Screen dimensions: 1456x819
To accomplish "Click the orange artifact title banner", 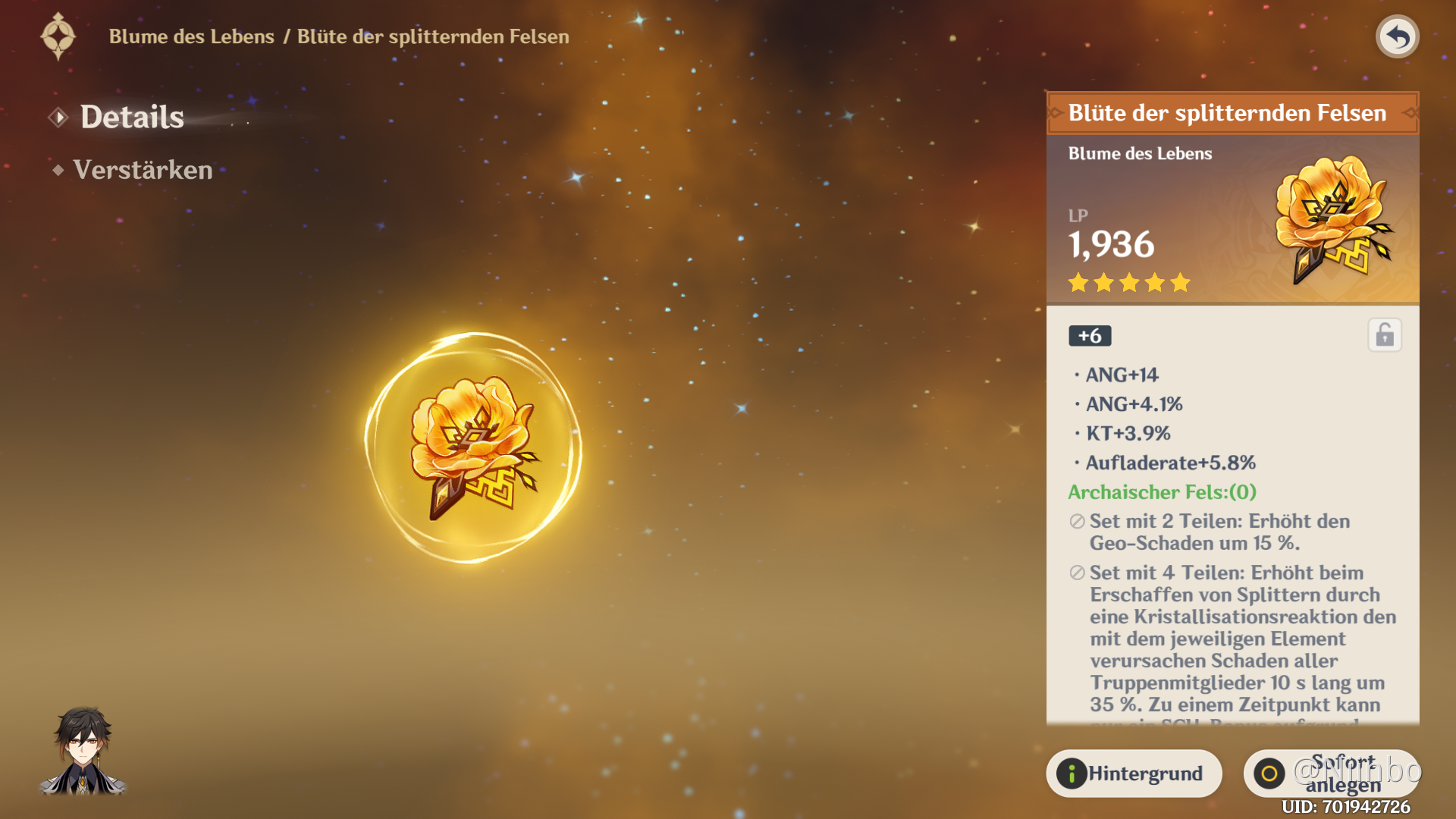I will coord(1228,112).
